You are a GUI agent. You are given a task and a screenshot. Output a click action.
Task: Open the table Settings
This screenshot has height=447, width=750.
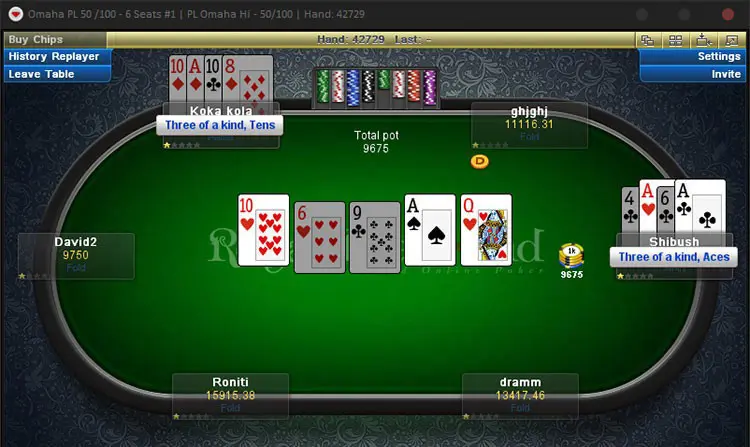coord(694,57)
